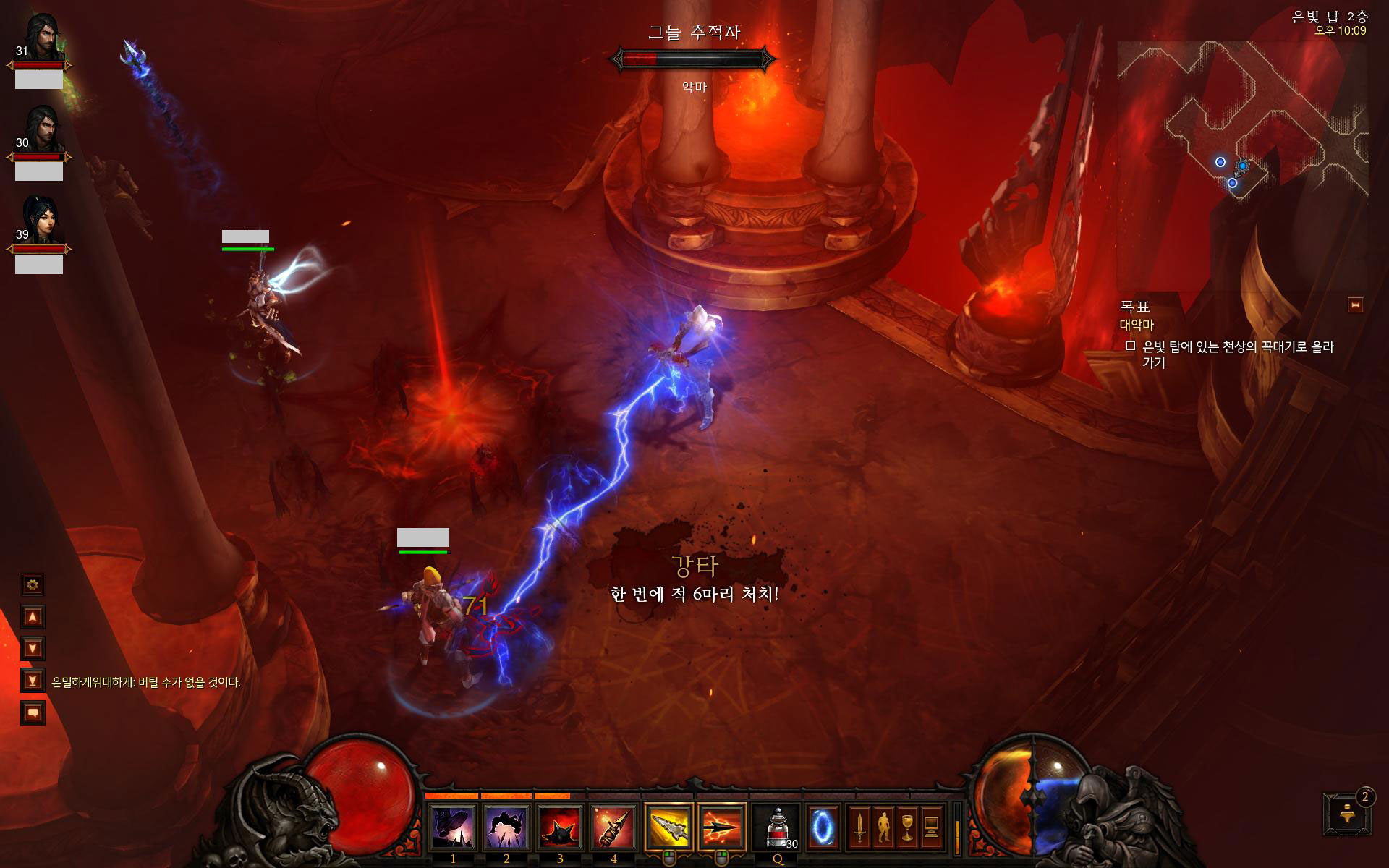This screenshot has height=868, width=1389.
Task: Click the chat scroll-up arrow button
Action: point(33,616)
